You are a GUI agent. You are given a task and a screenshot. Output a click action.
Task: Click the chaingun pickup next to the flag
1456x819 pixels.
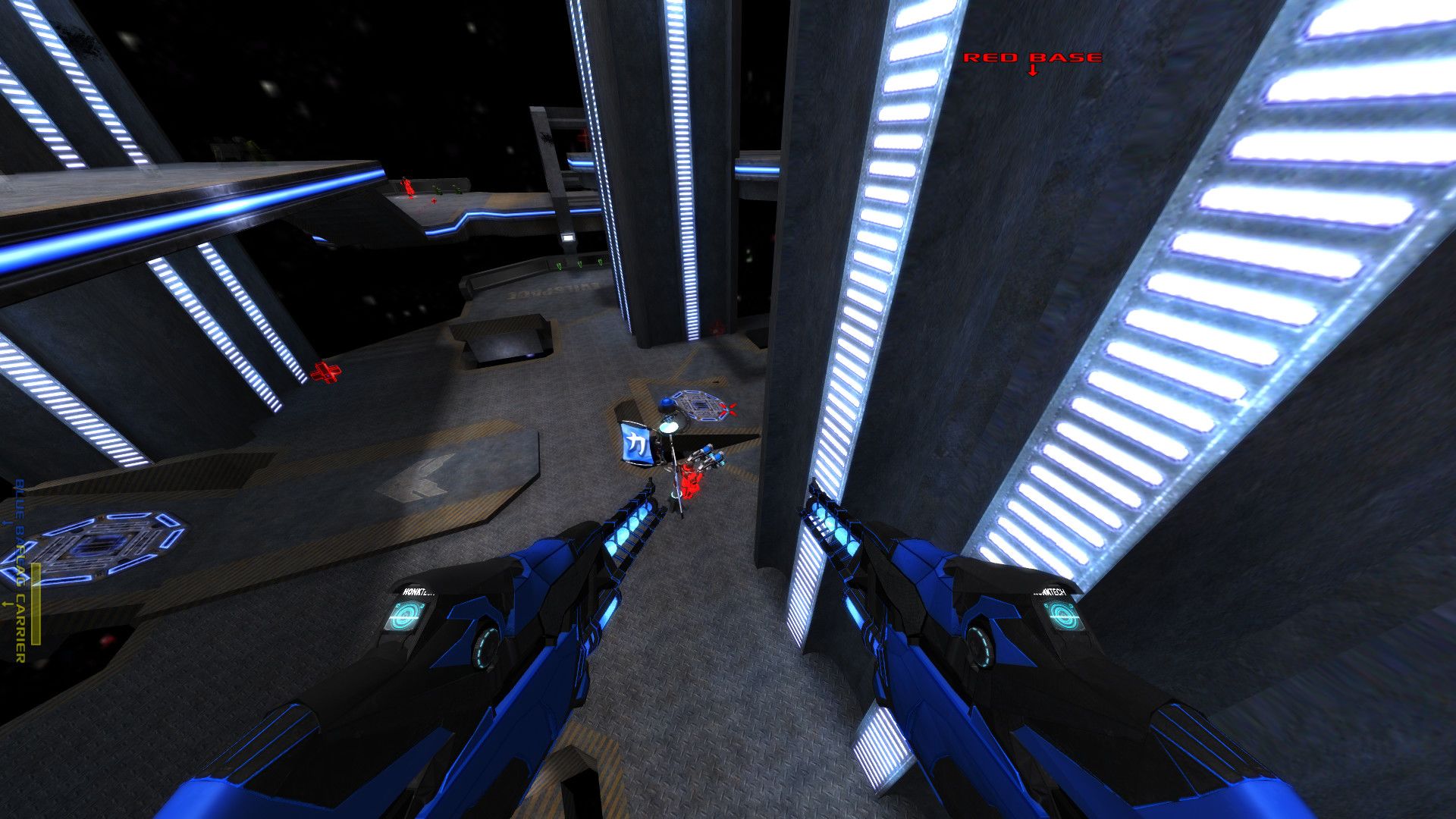(705, 457)
